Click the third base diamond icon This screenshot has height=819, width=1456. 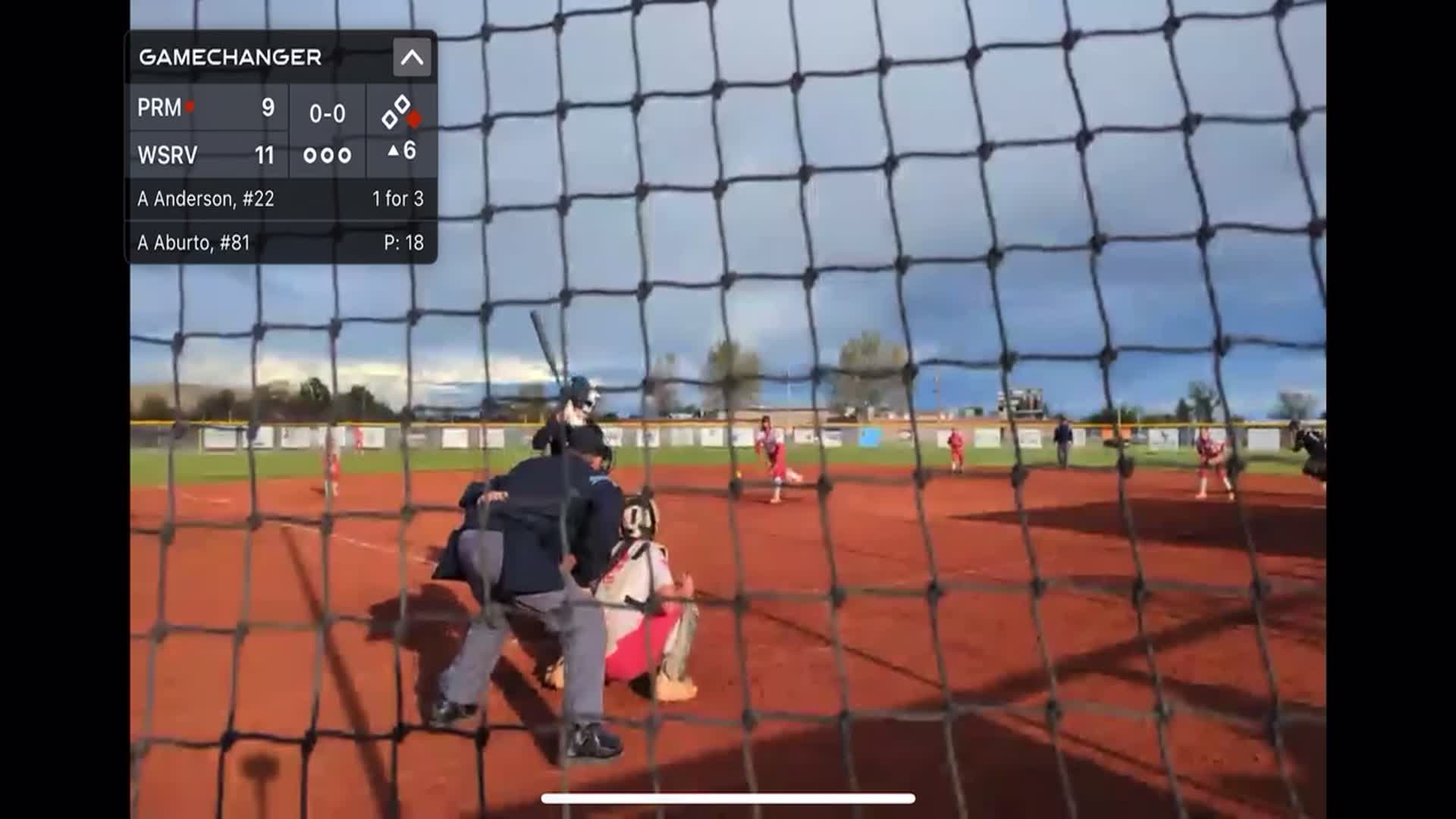390,120
